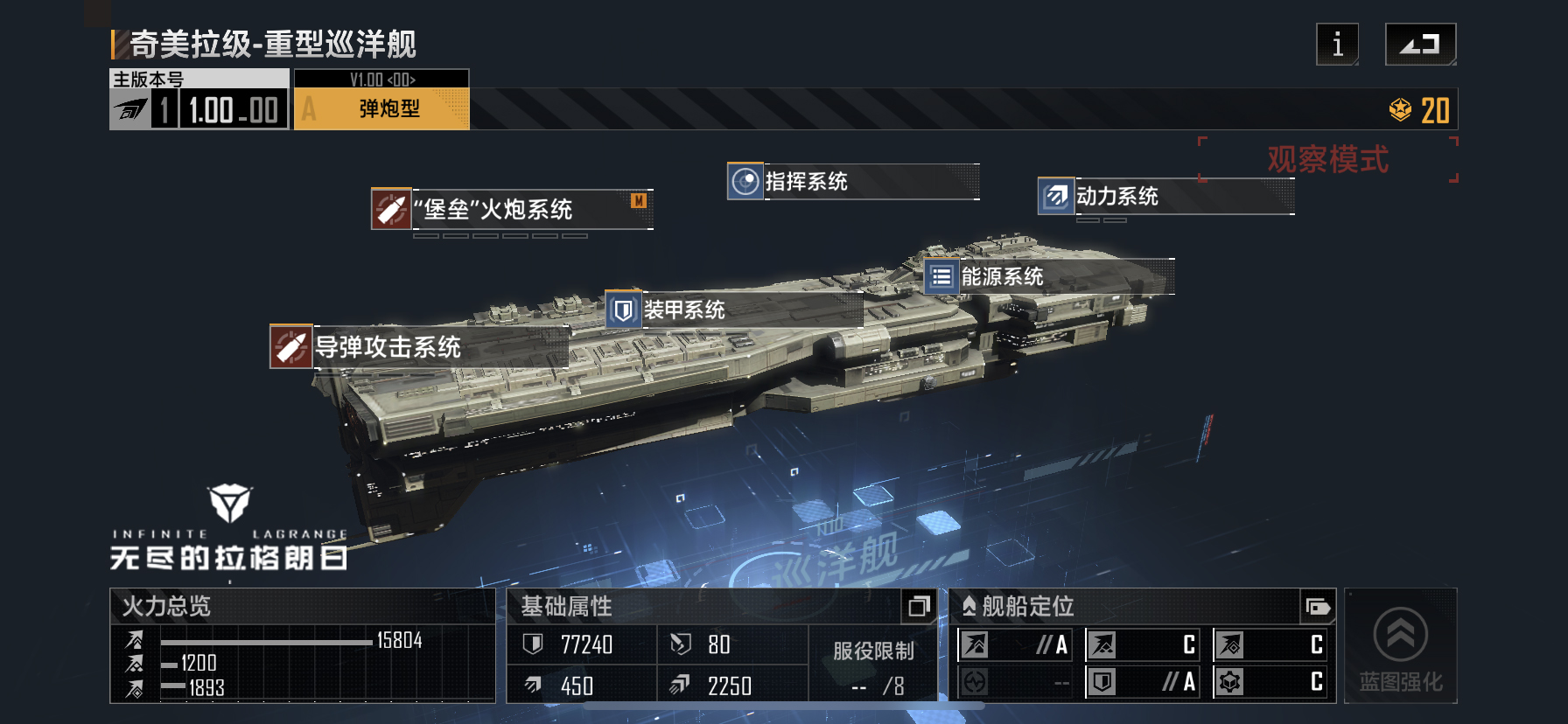
Task: Toggle 观察模式 observation mode
Action: [x=1326, y=159]
